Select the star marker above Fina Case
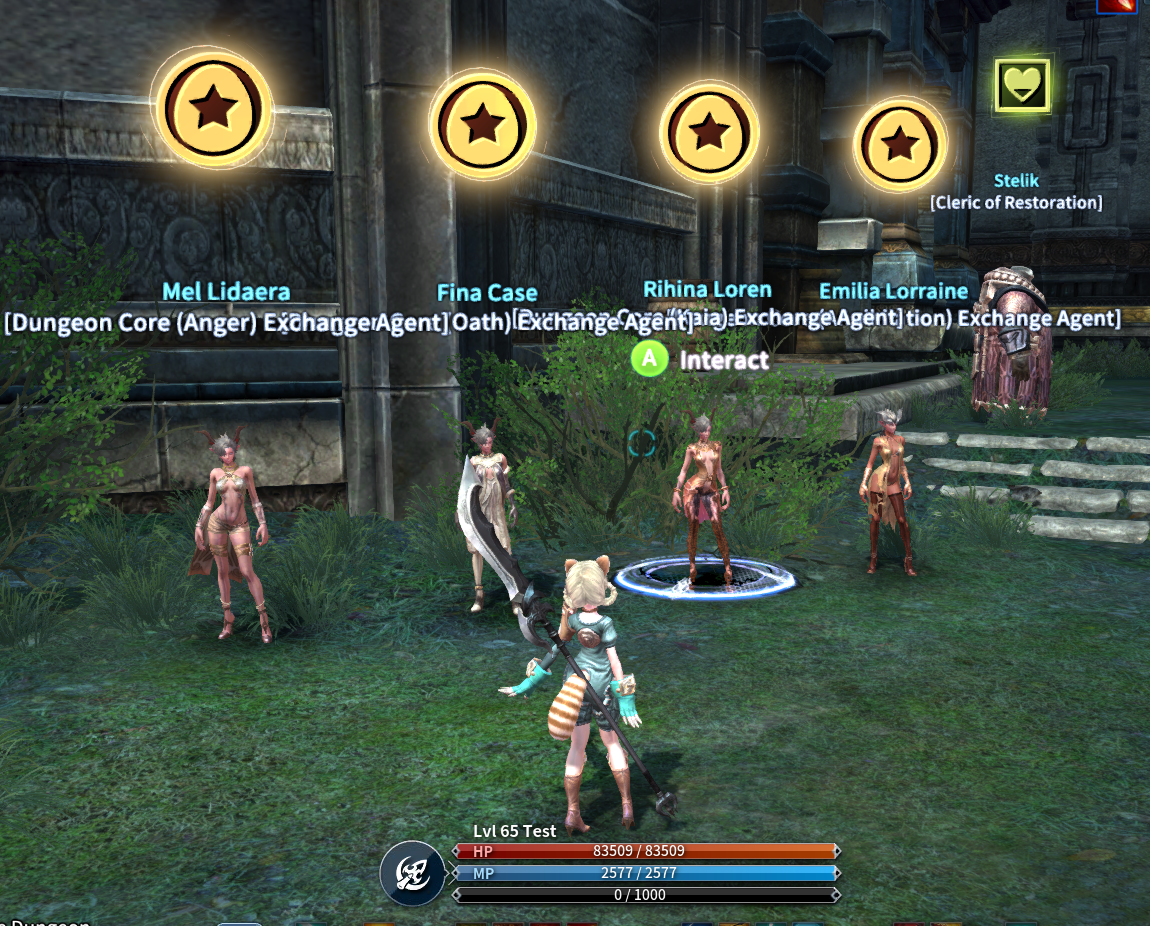This screenshot has width=1150, height=926. (x=483, y=125)
